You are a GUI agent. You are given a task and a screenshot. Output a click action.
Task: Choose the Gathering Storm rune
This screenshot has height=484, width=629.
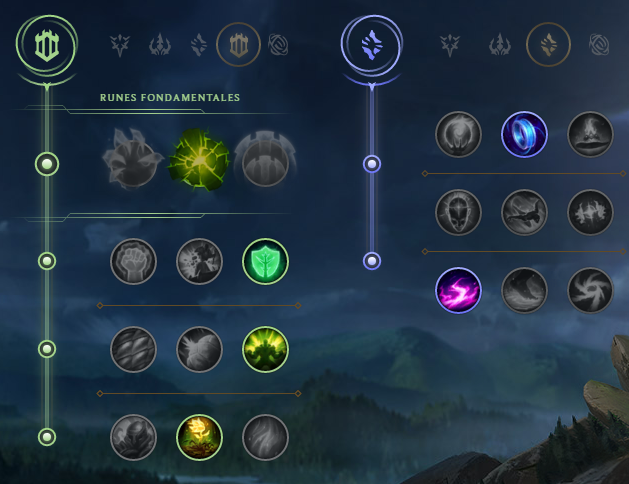point(590,290)
